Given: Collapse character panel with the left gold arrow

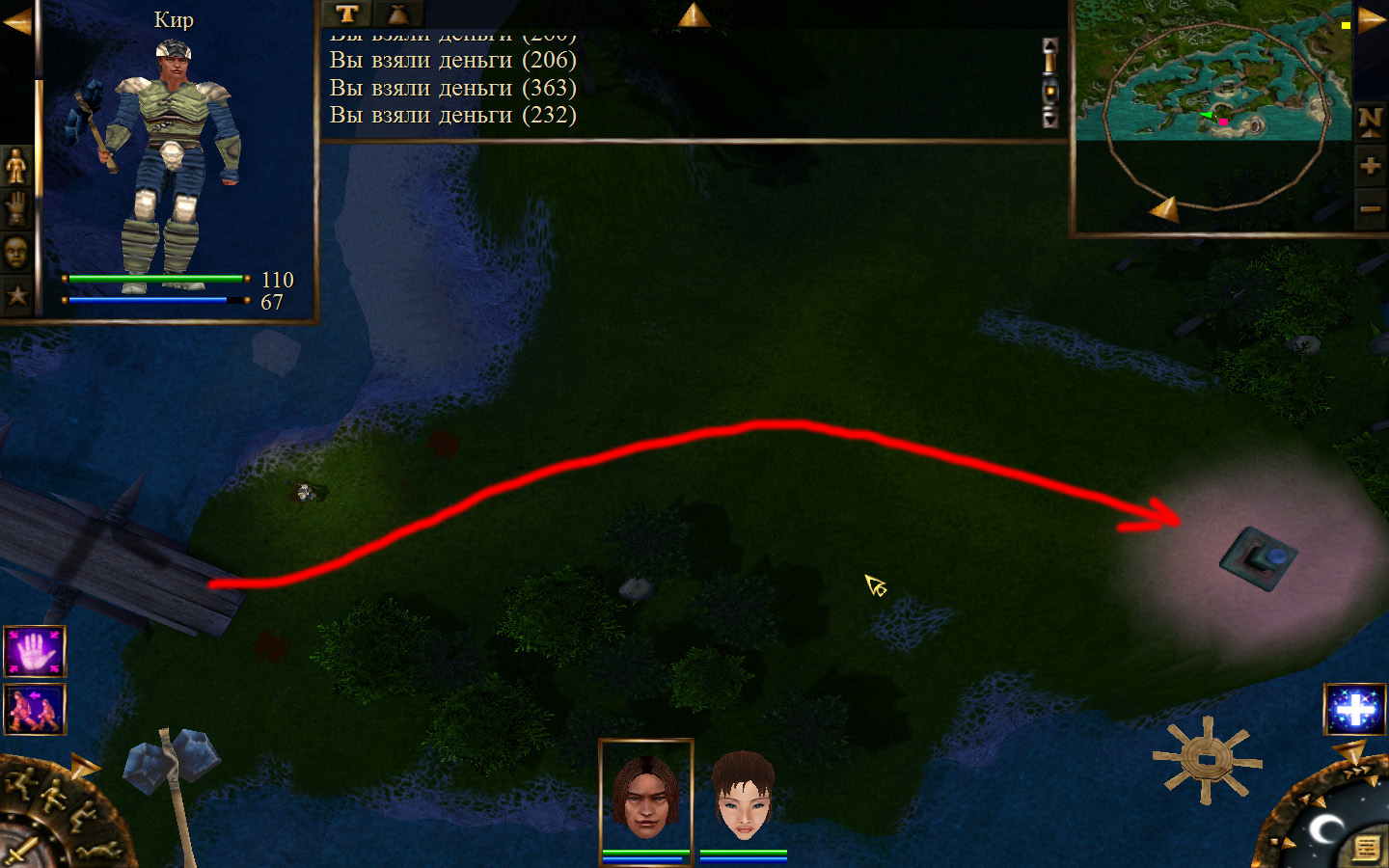Looking at the screenshot, I should point(16,21).
